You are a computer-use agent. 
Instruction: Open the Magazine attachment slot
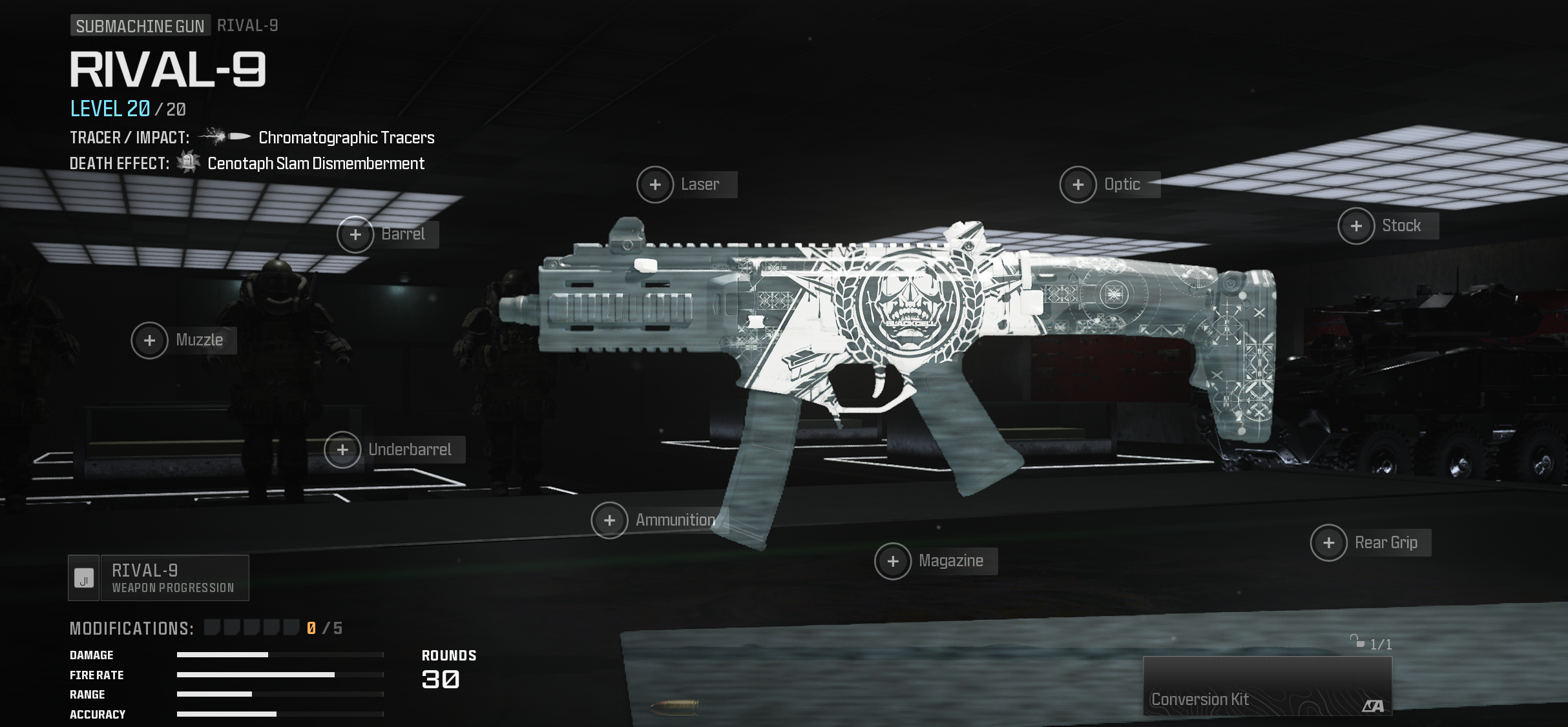pos(893,562)
